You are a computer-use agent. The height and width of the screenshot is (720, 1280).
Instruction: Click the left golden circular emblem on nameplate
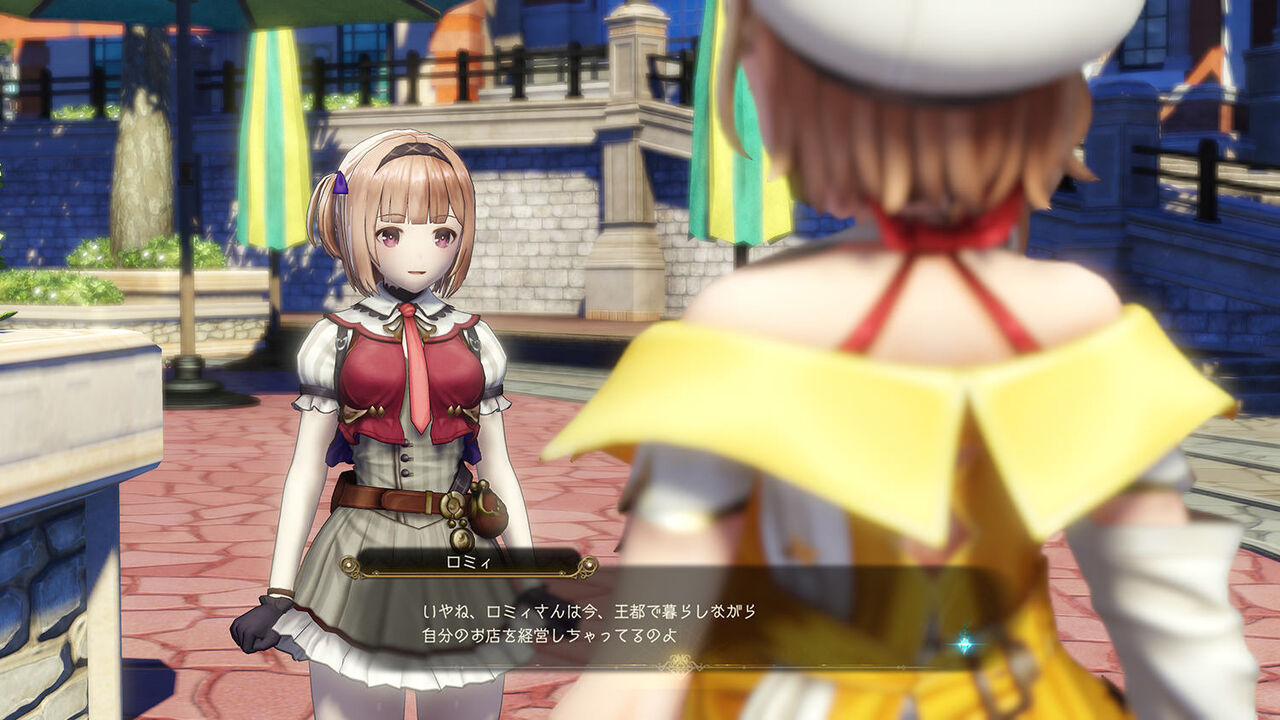tap(349, 565)
